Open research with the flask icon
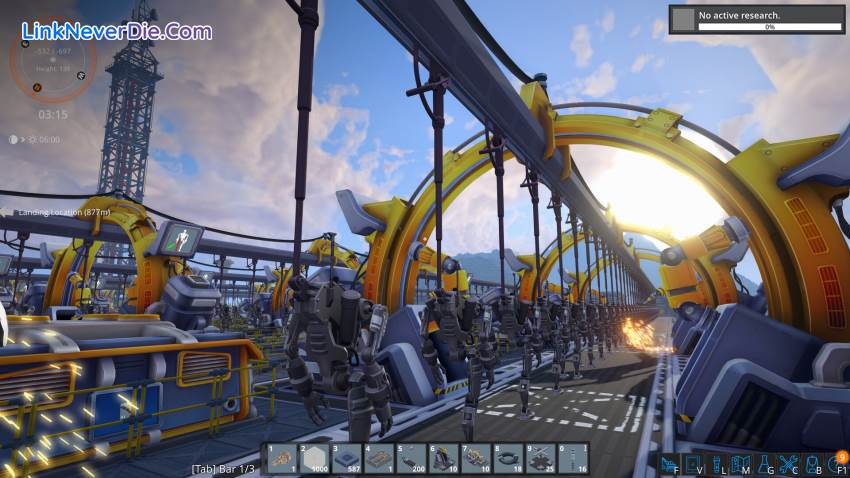The width and height of the screenshot is (850, 478). click(x=764, y=463)
